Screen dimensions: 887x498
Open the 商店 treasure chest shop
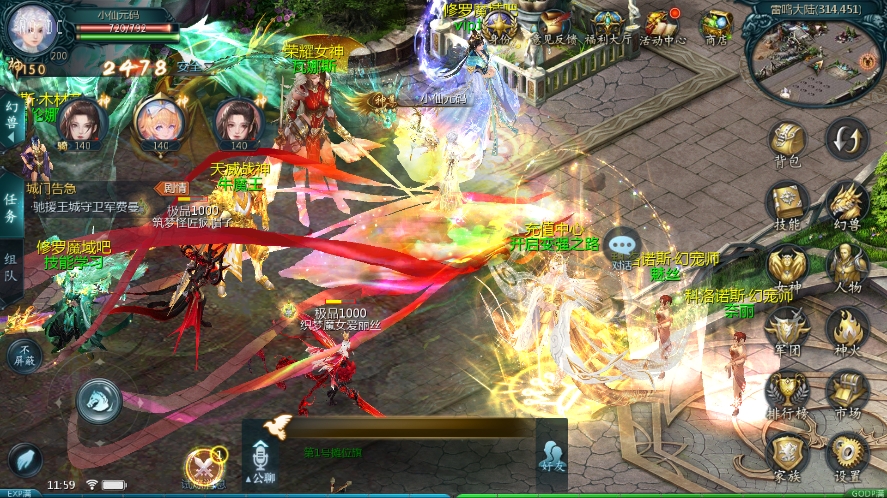coord(716,27)
